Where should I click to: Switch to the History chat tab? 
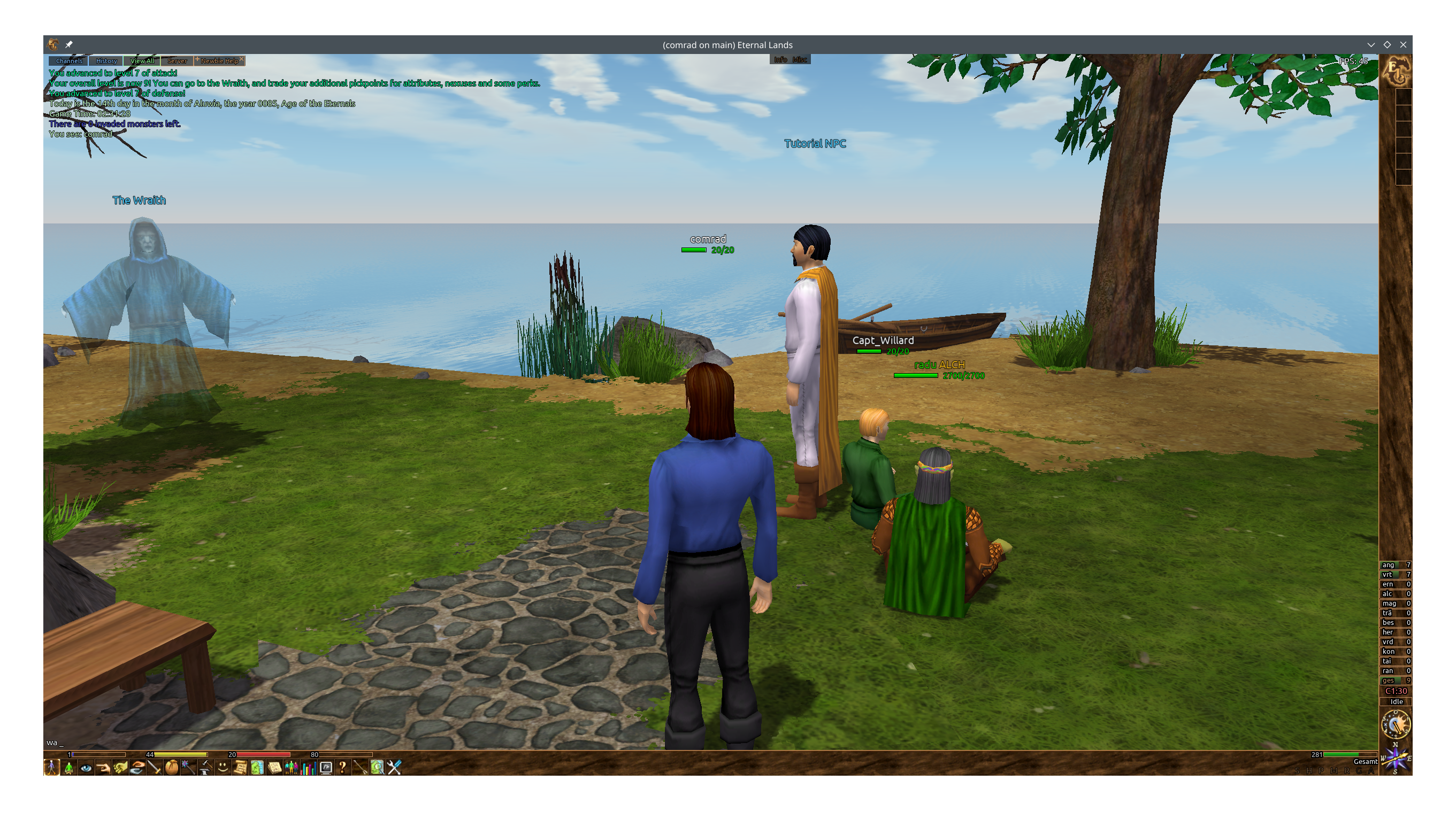click(106, 61)
